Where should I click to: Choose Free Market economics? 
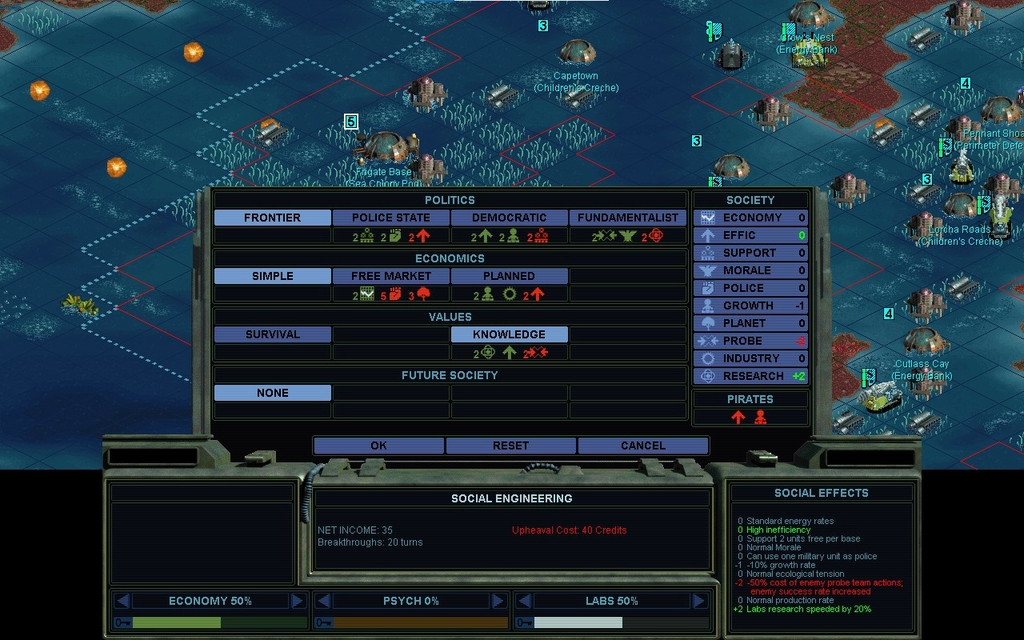tap(391, 276)
